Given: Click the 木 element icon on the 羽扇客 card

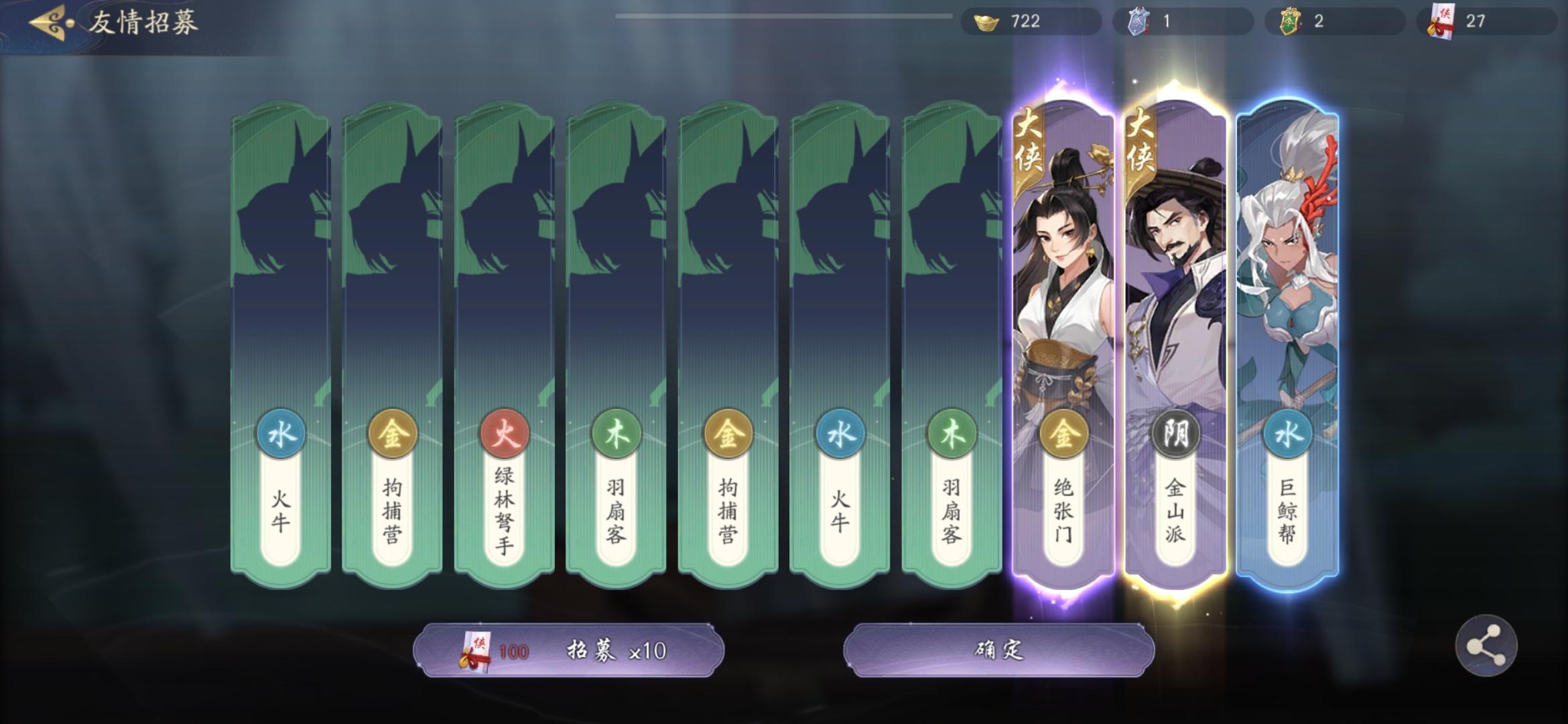Looking at the screenshot, I should [x=615, y=434].
